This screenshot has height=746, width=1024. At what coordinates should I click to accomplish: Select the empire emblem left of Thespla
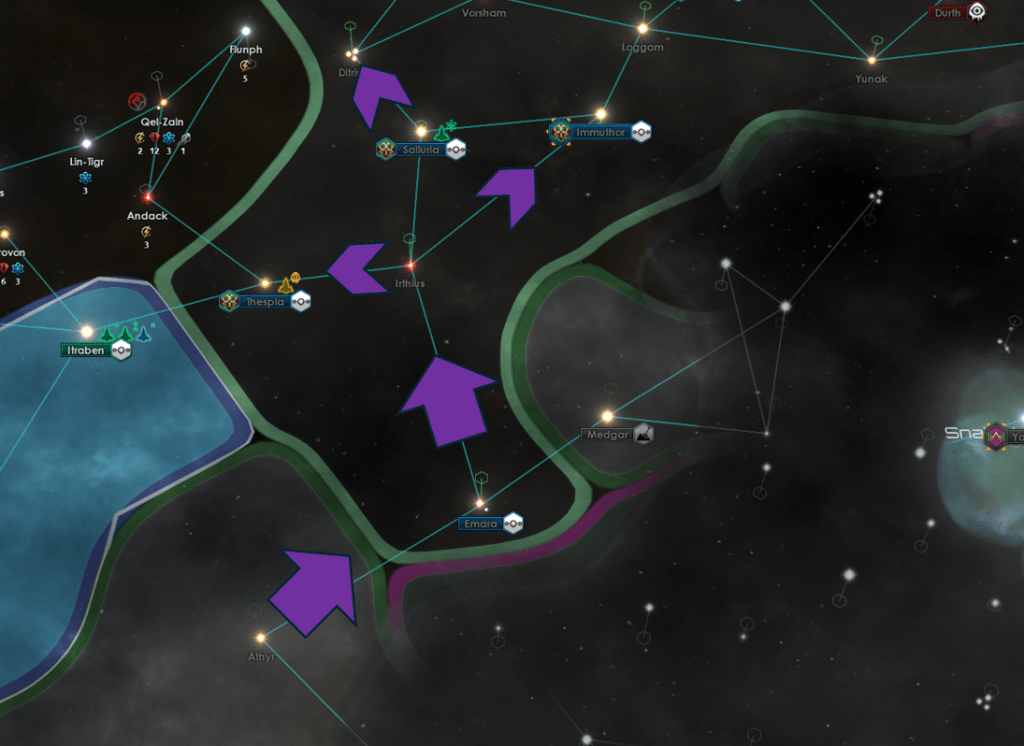click(230, 301)
